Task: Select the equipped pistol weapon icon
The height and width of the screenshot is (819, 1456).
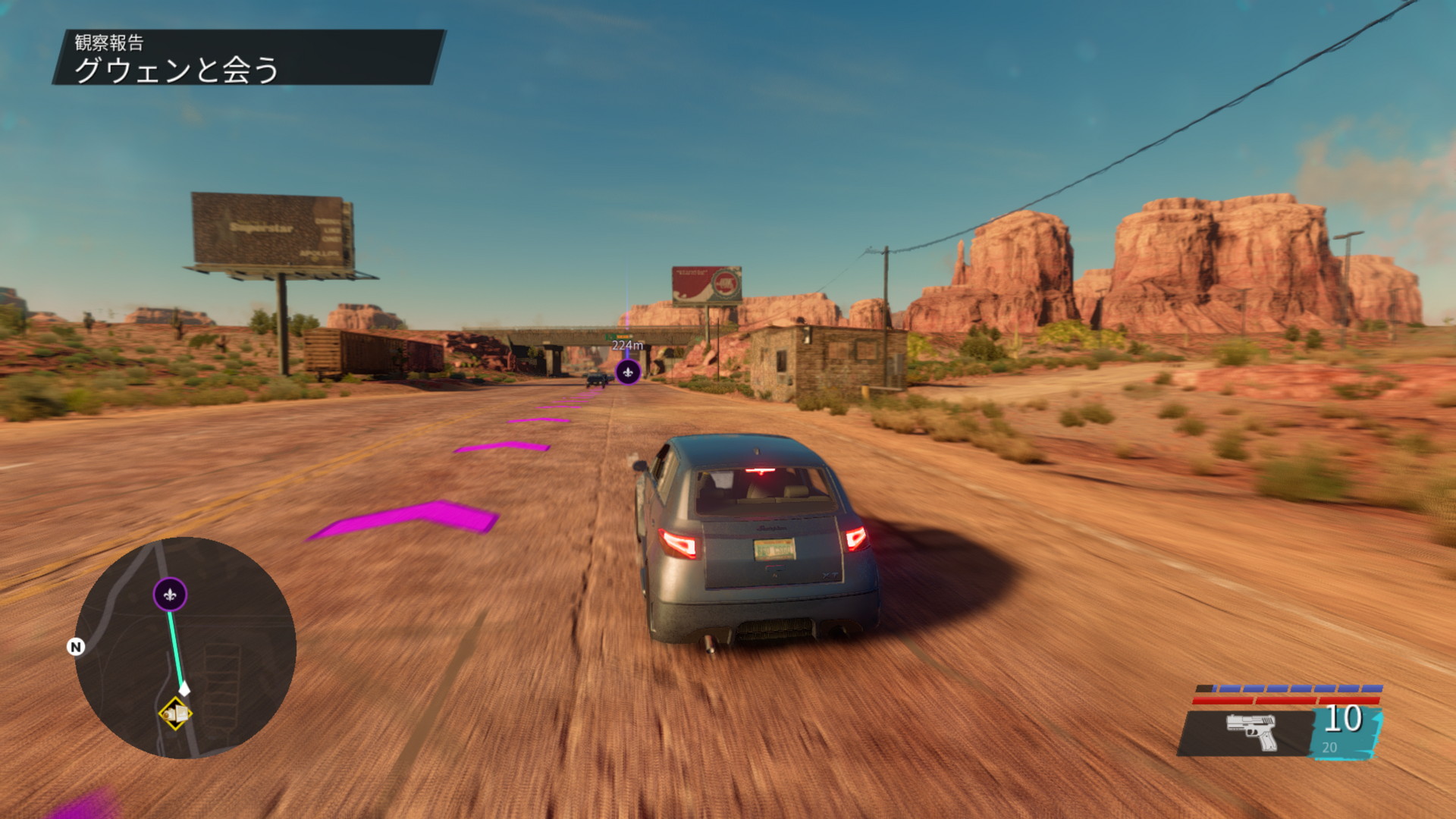Action: pyautogui.click(x=1251, y=731)
